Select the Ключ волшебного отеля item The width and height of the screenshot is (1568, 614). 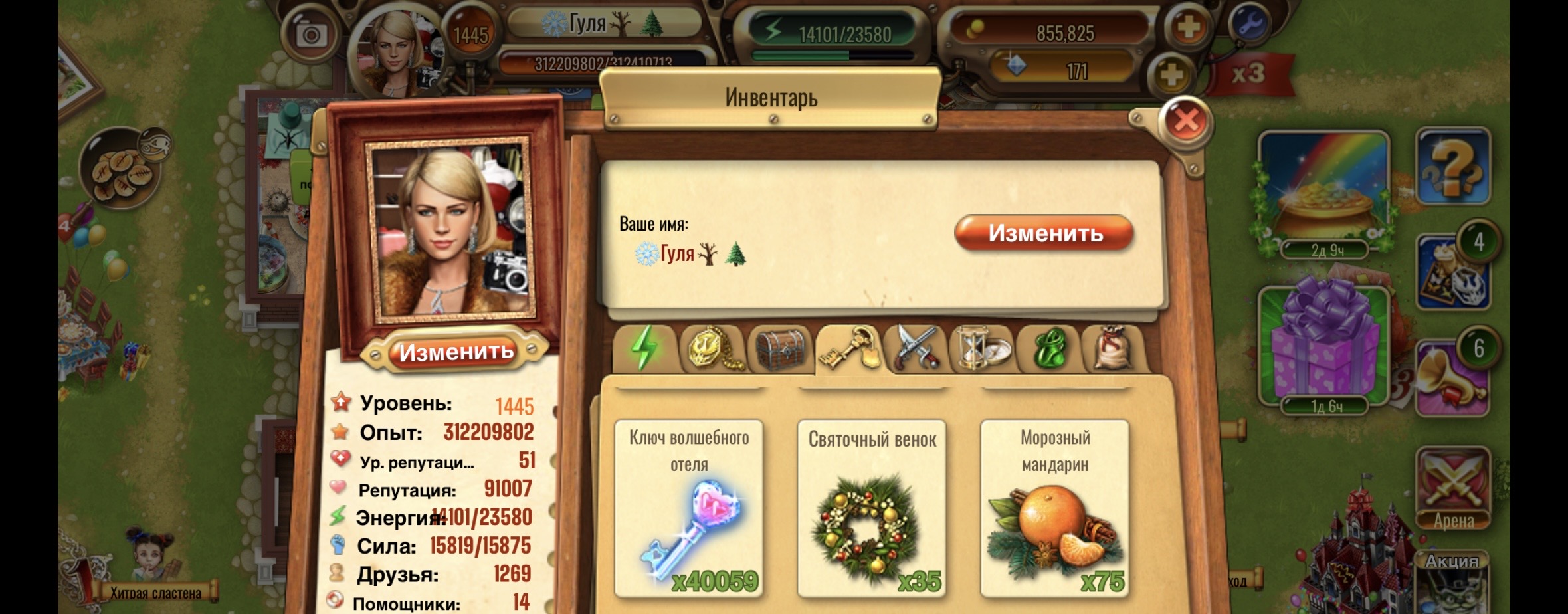[x=689, y=508]
